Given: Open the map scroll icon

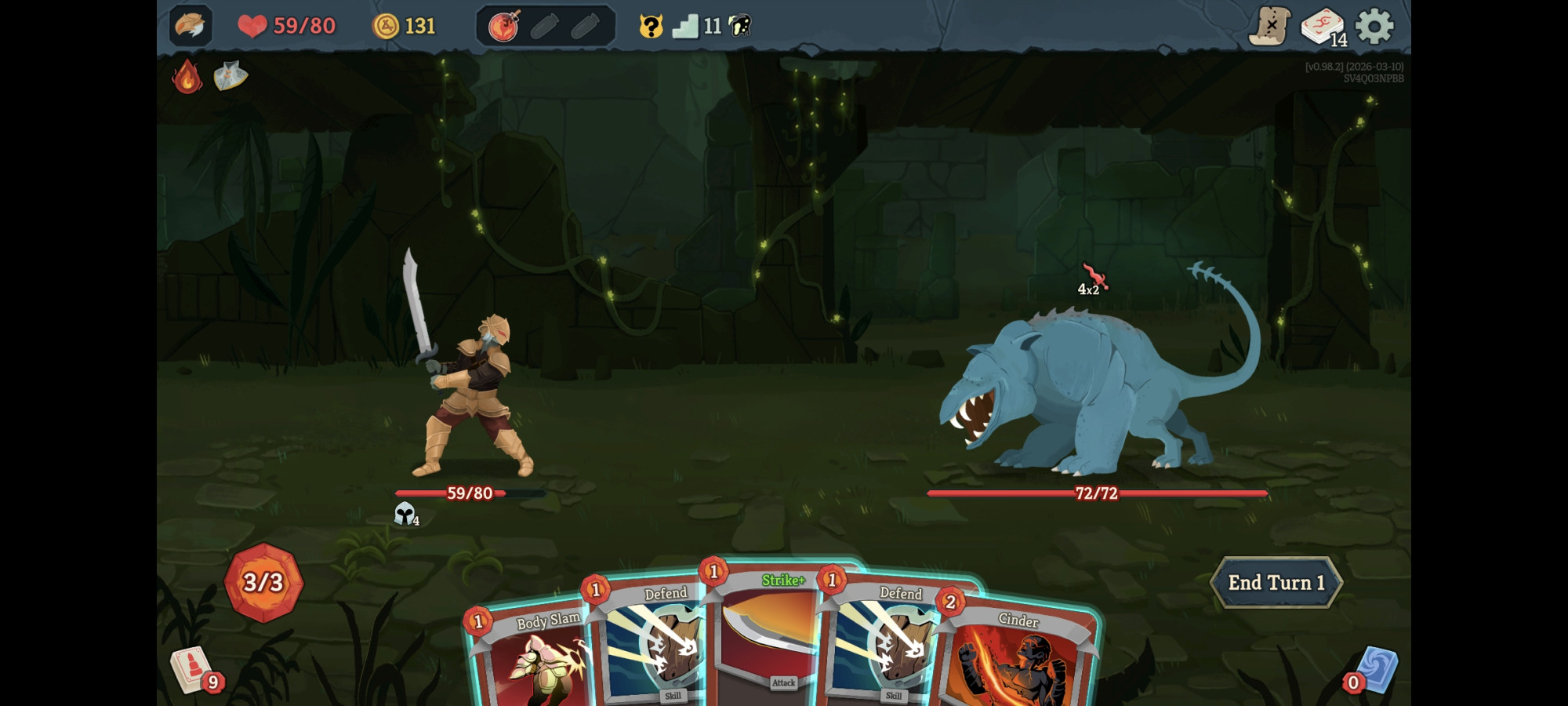Looking at the screenshot, I should pos(1272,26).
